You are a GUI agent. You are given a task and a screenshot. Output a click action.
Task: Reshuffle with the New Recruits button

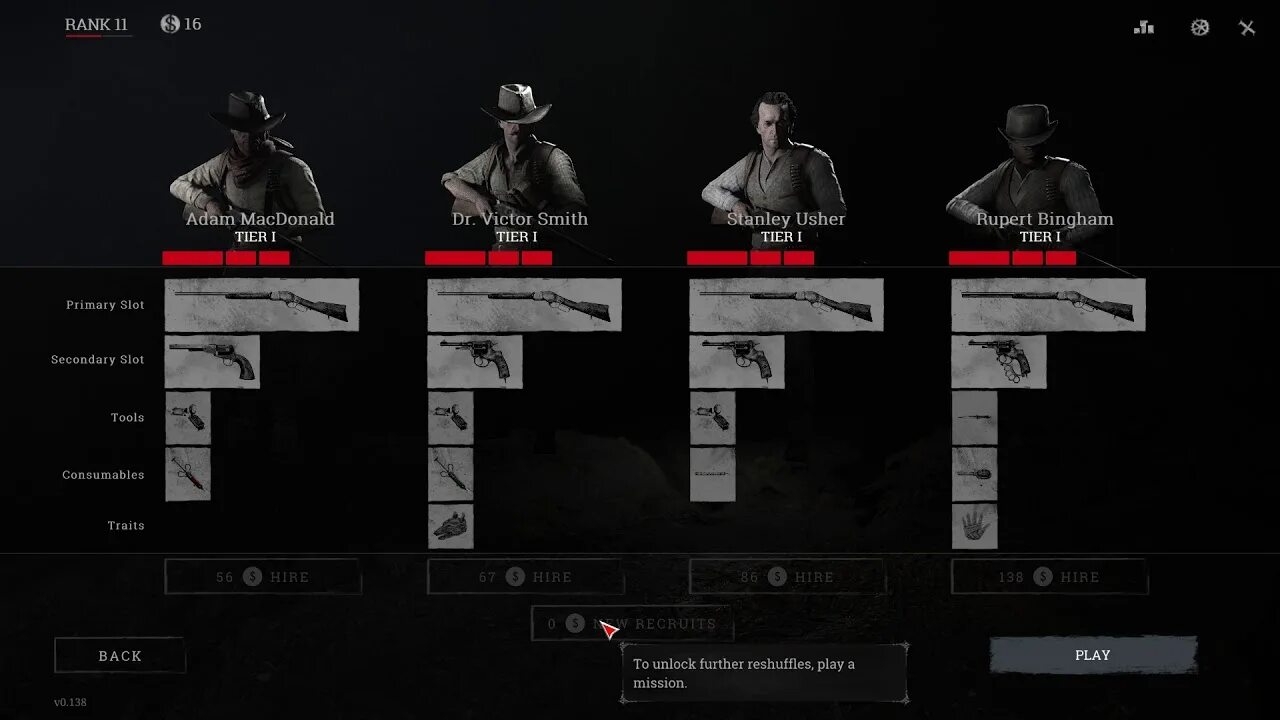632,623
